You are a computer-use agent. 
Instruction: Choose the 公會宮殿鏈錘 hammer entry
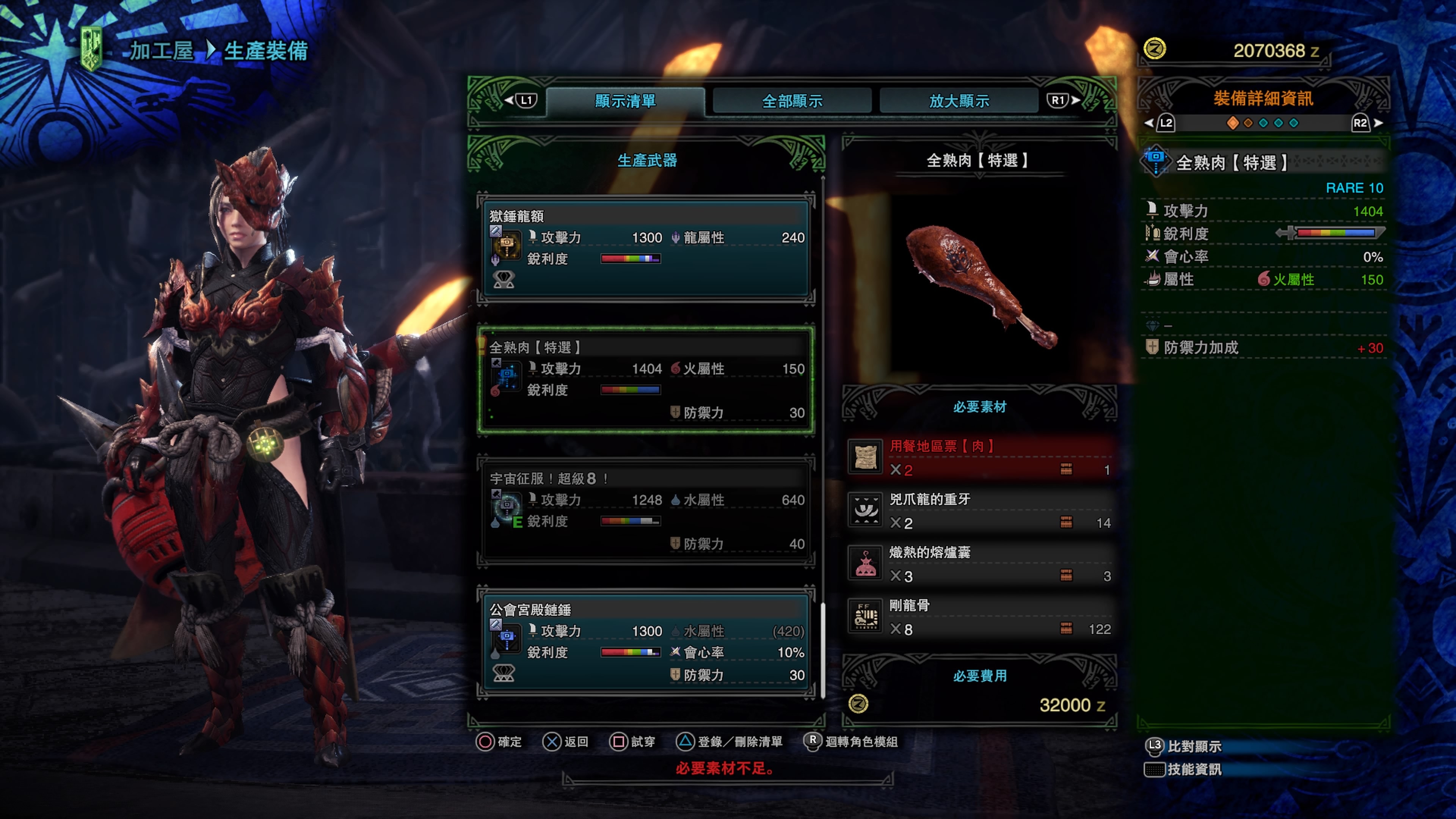[x=646, y=643]
